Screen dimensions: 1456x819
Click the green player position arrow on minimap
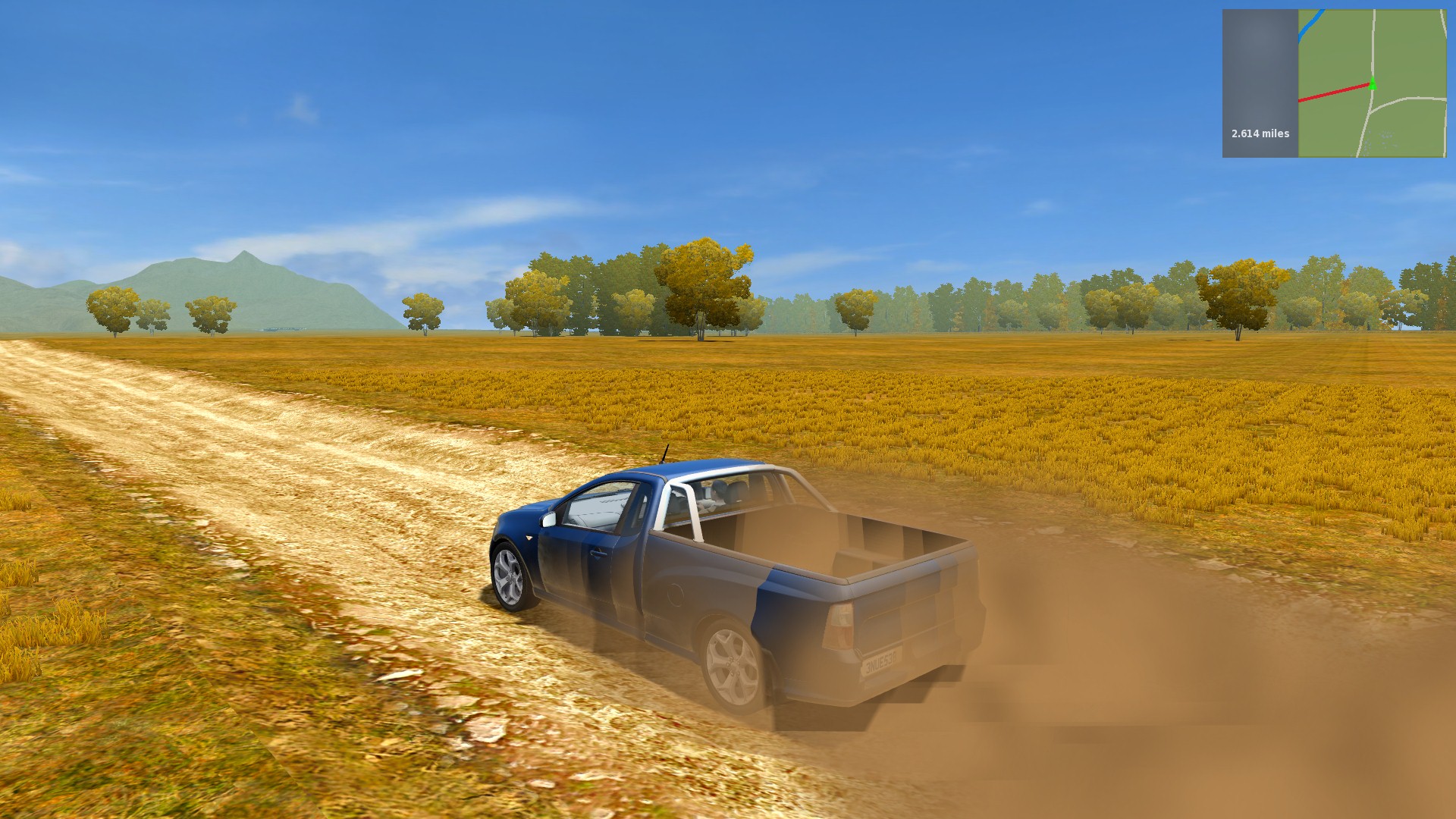(x=1373, y=83)
